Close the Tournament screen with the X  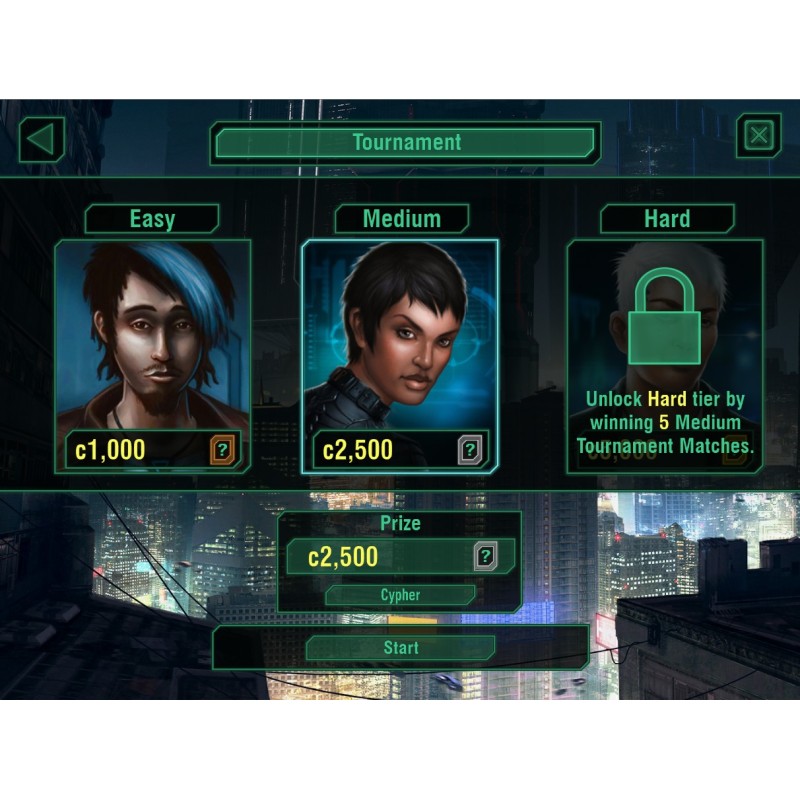(758, 136)
